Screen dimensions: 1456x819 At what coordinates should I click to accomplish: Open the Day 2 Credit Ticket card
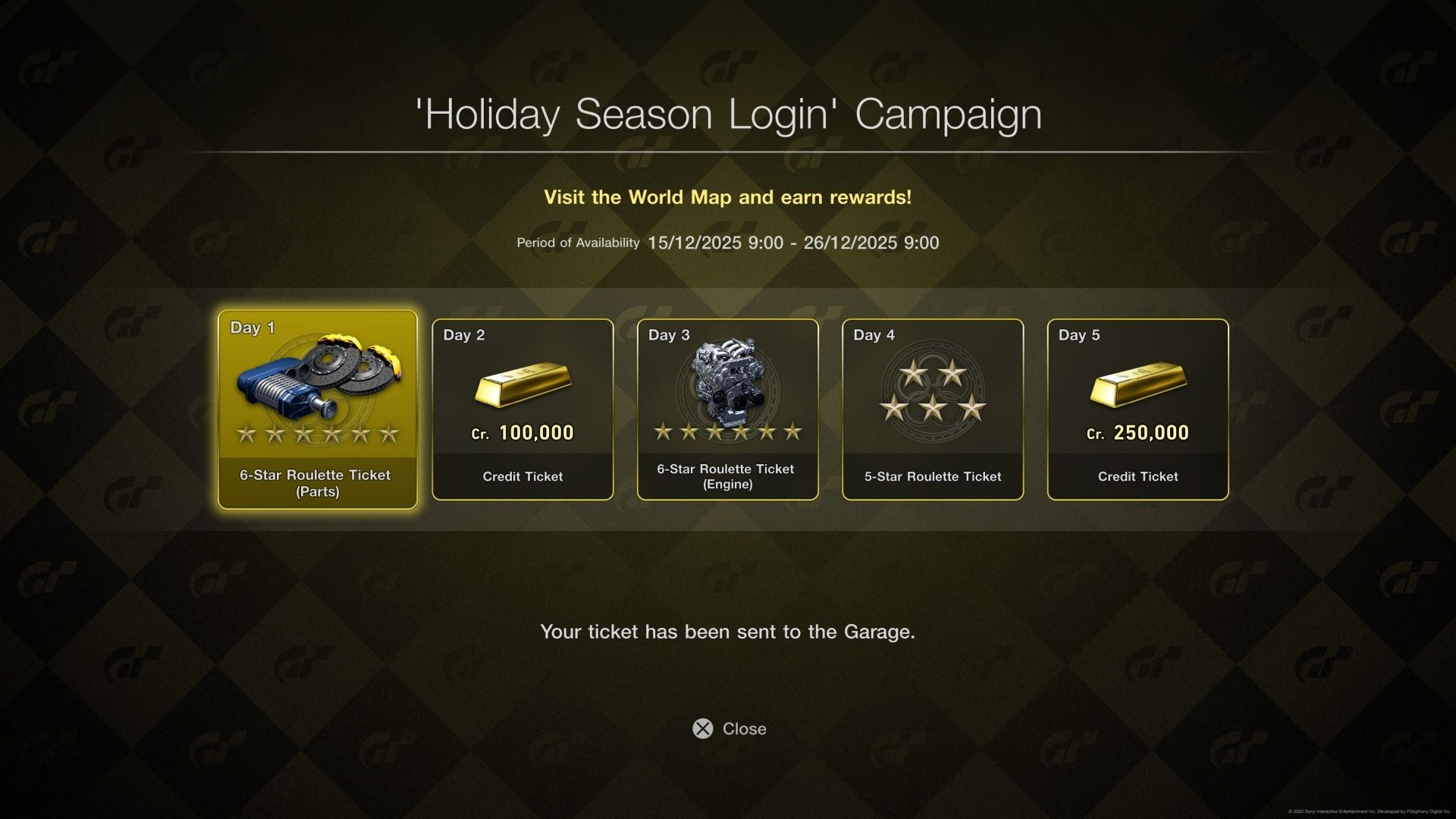(522, 409)
